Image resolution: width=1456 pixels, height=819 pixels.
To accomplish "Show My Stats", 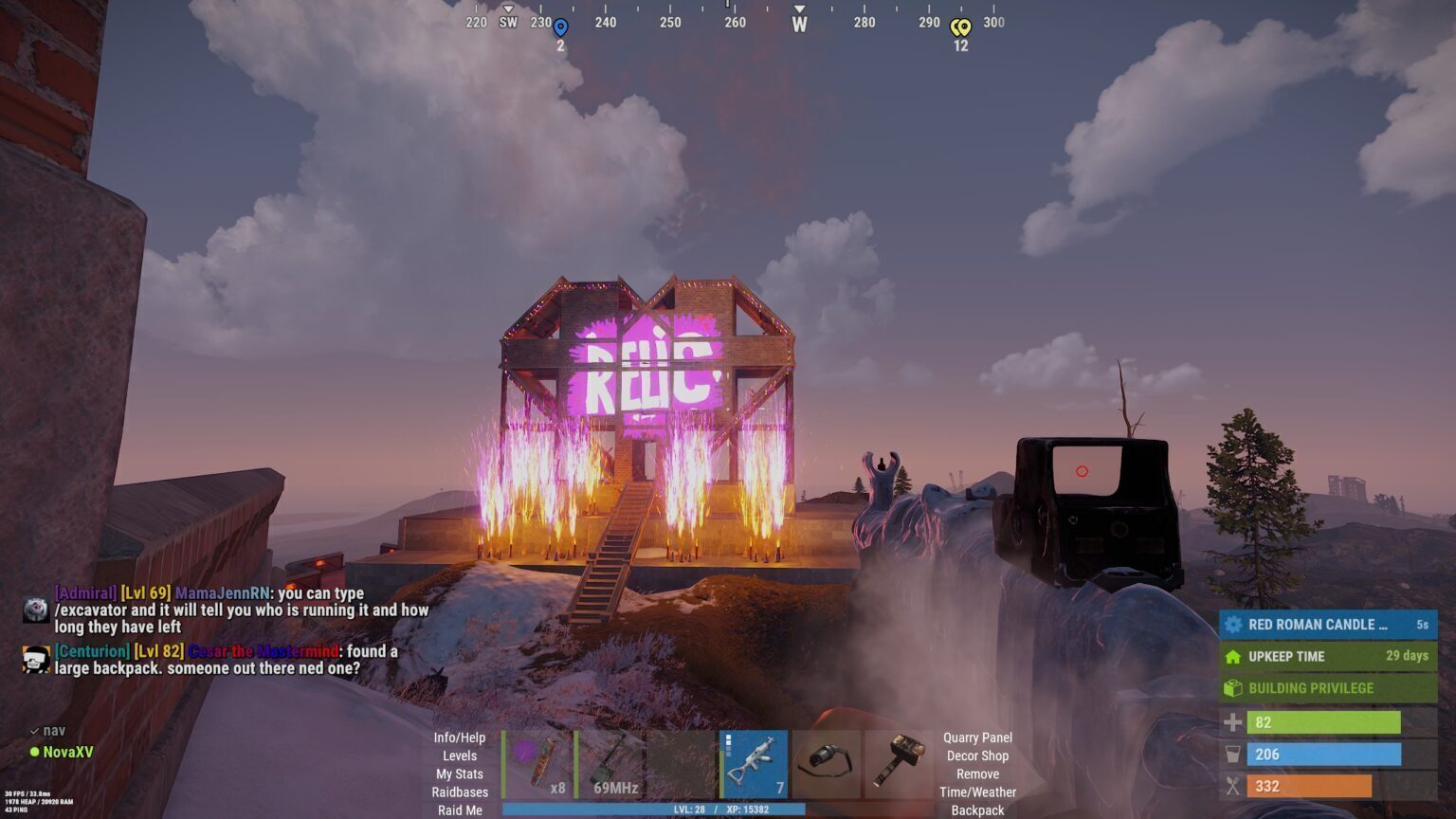I will 460,773.
